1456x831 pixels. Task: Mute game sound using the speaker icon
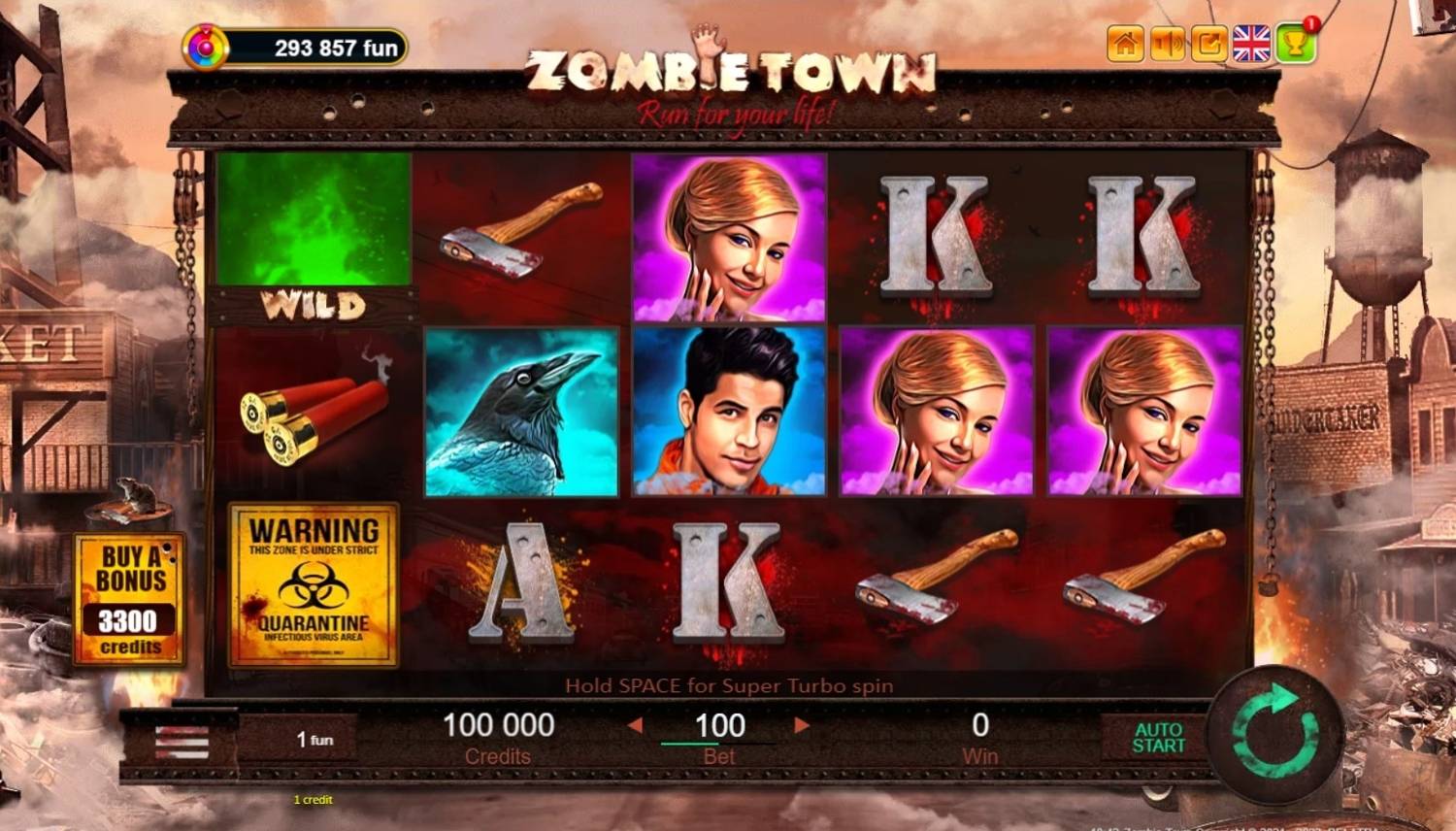[1166, 44]
